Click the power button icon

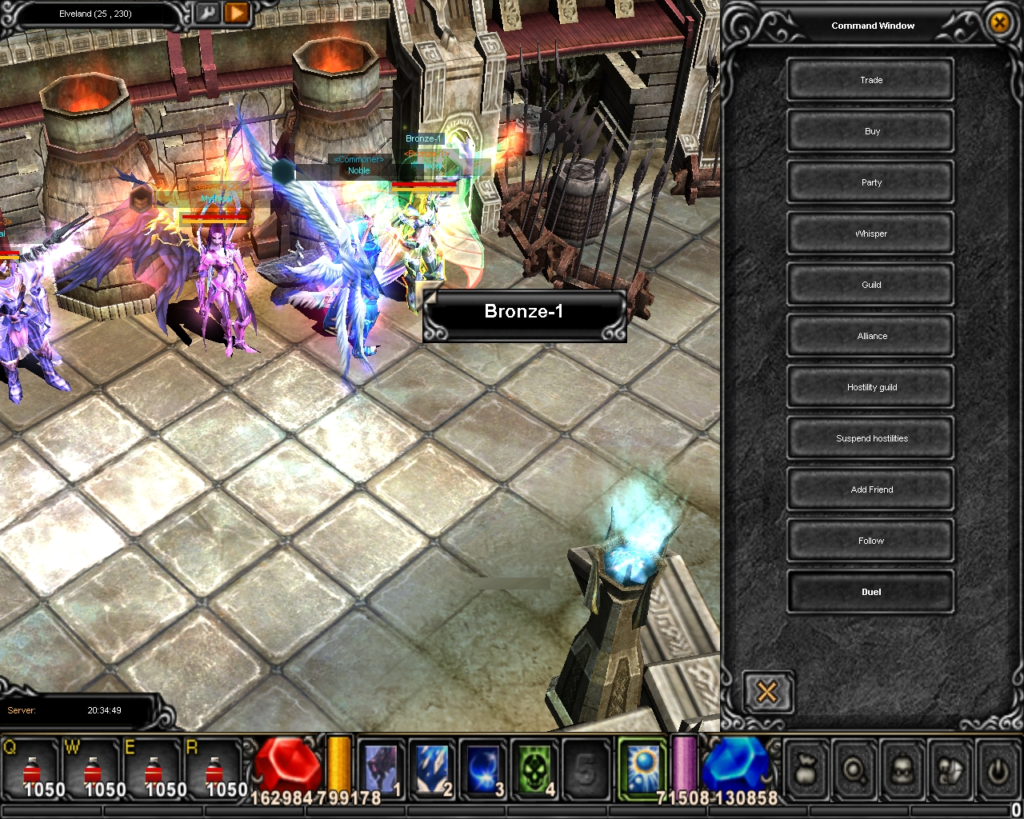tap(997, 769)
